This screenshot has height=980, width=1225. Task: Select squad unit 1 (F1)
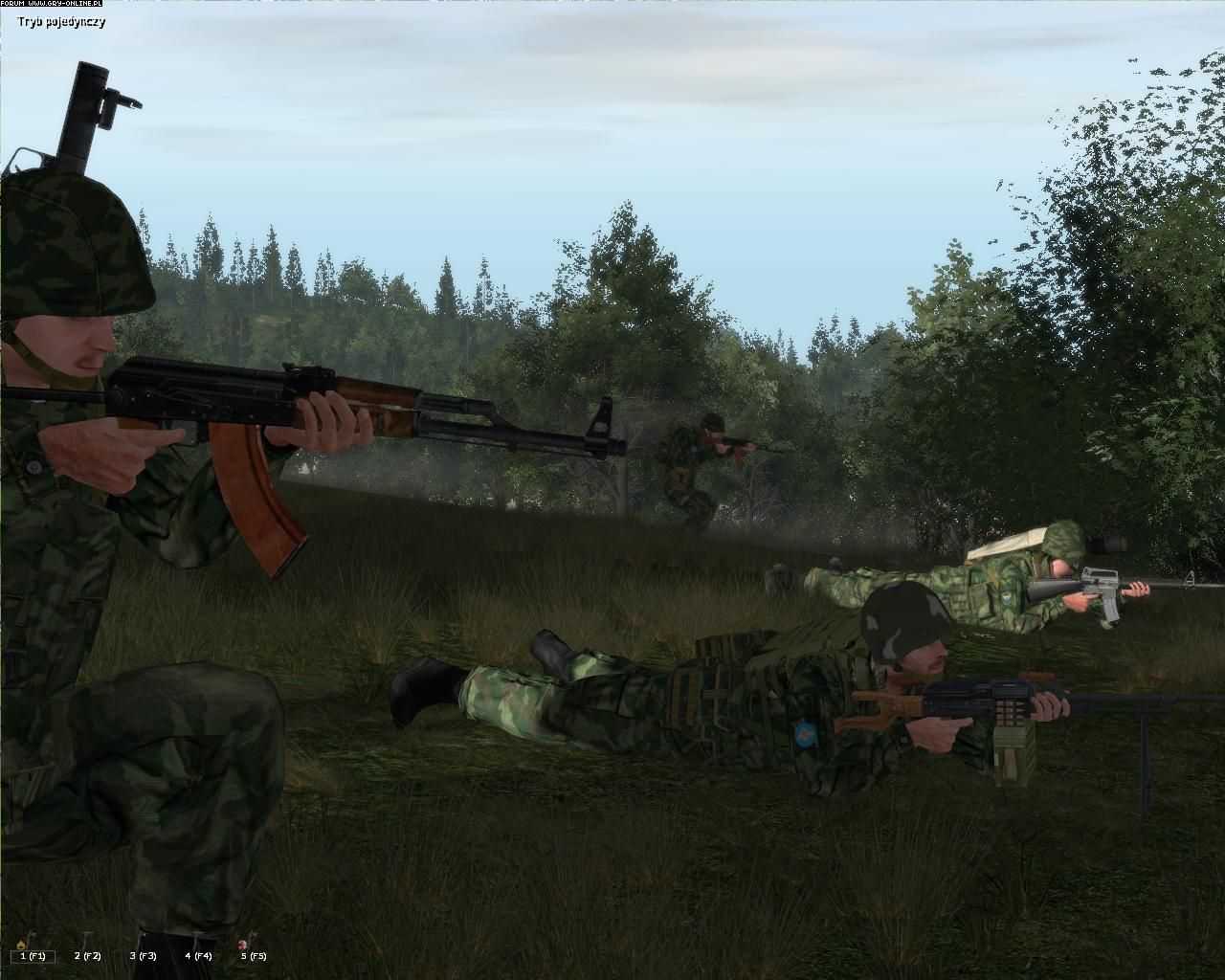33,955
